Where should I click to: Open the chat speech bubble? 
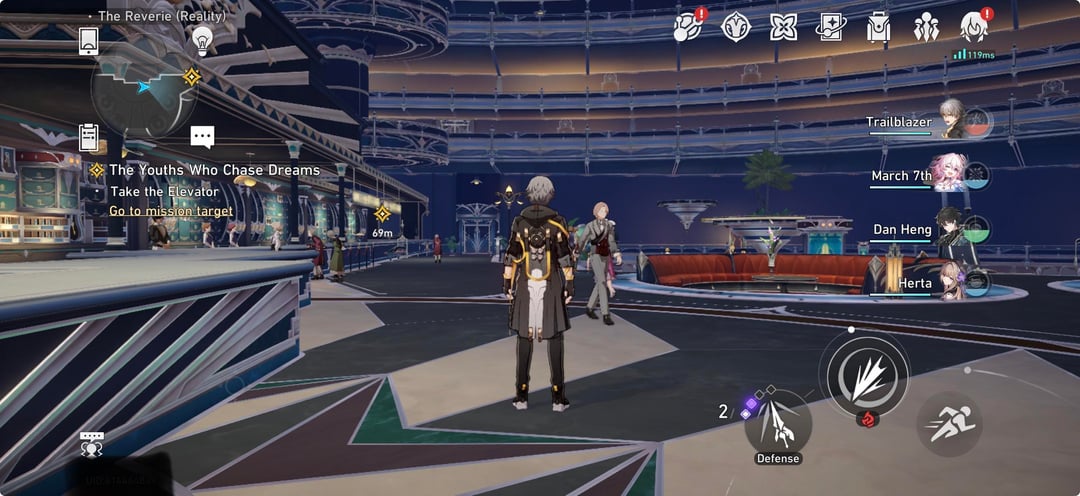tap(203, 137)
